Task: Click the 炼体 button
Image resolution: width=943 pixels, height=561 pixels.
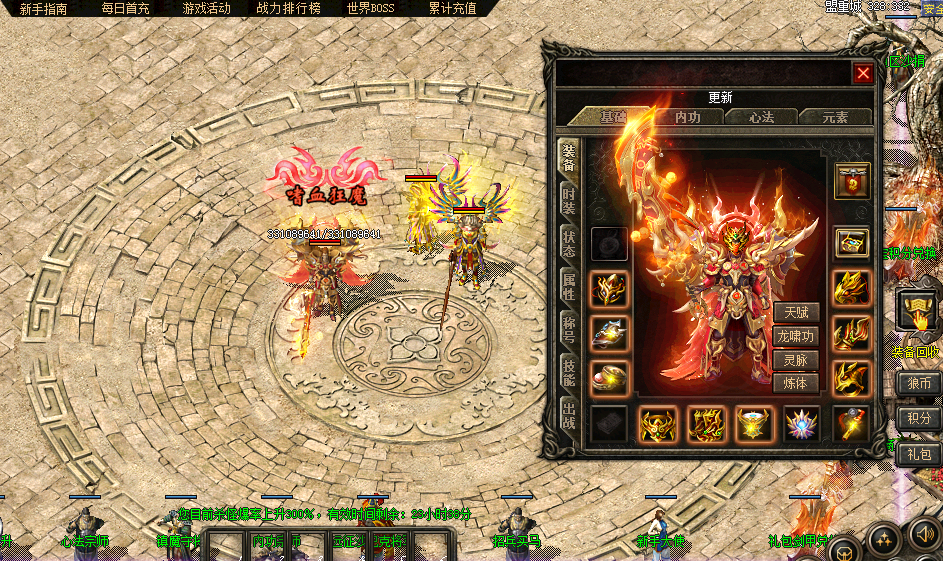Action: (x=795, y=383)
